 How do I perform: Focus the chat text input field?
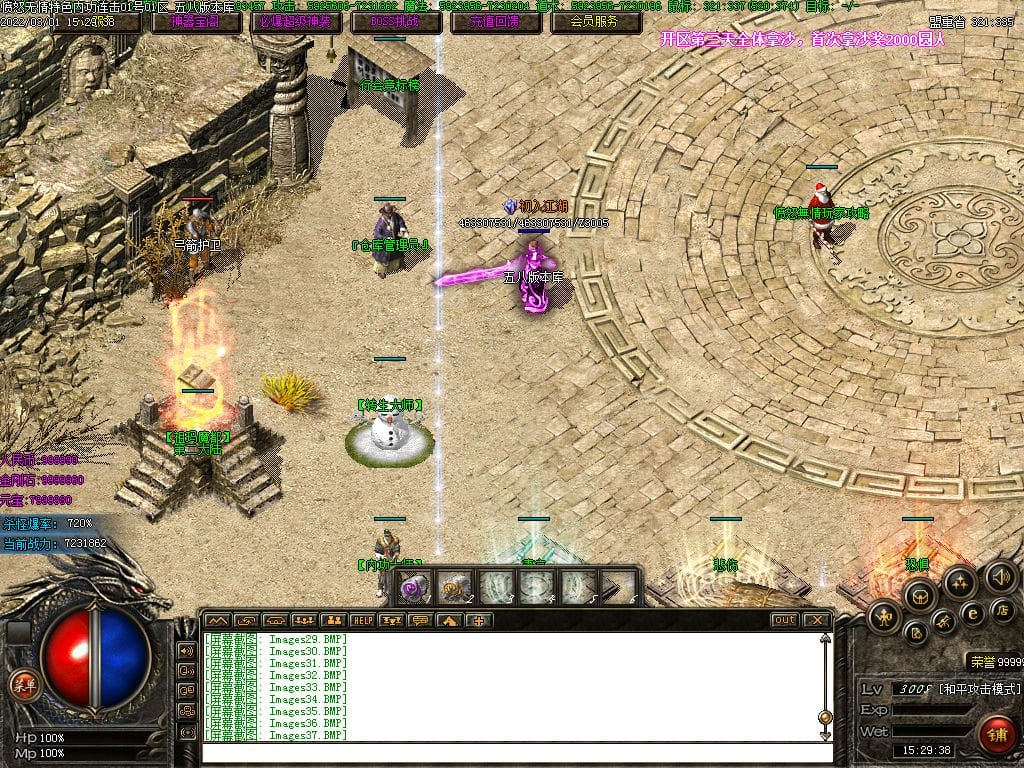(510, 751)
